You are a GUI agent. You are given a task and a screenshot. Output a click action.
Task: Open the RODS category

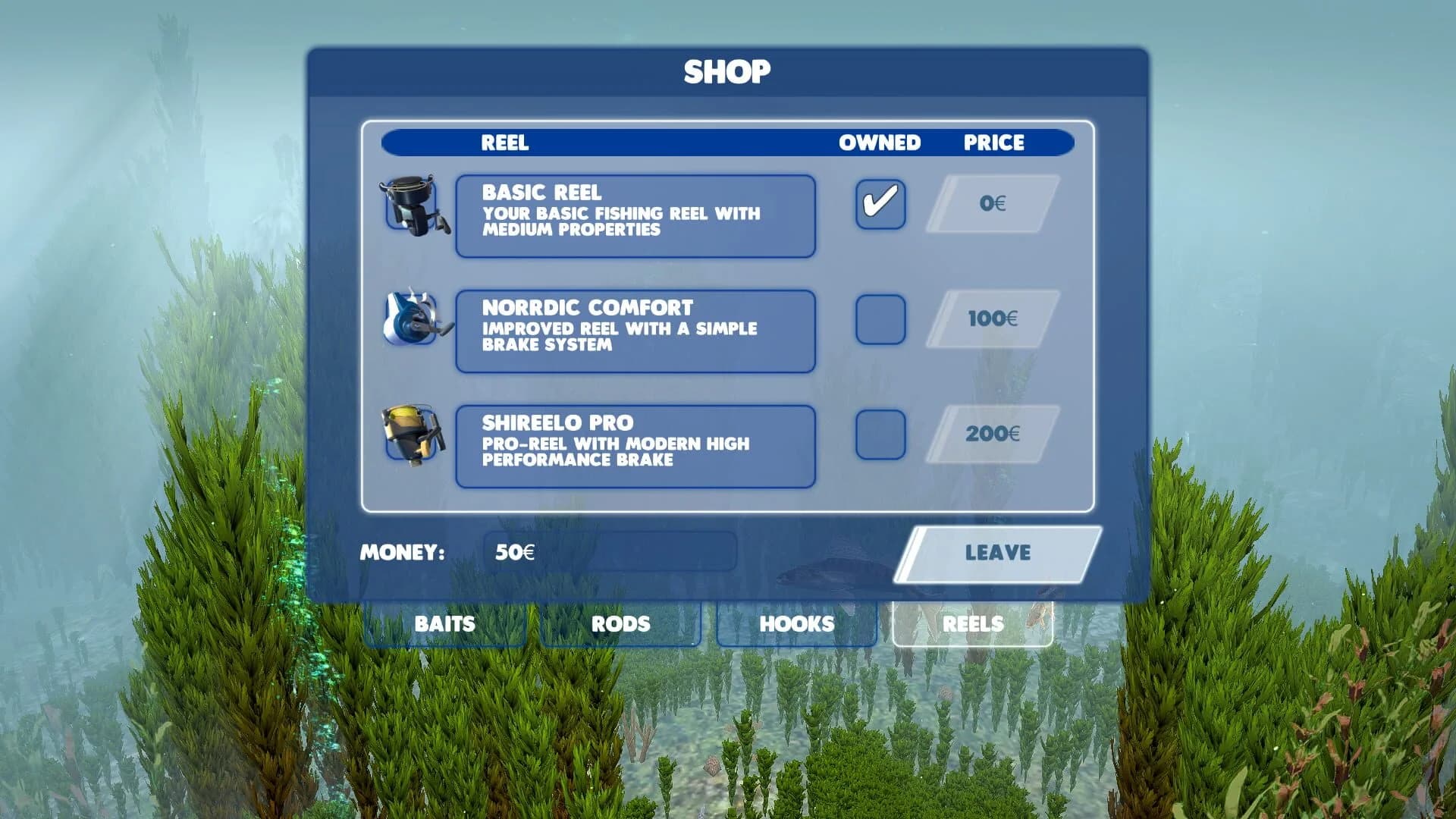(620, 624)
